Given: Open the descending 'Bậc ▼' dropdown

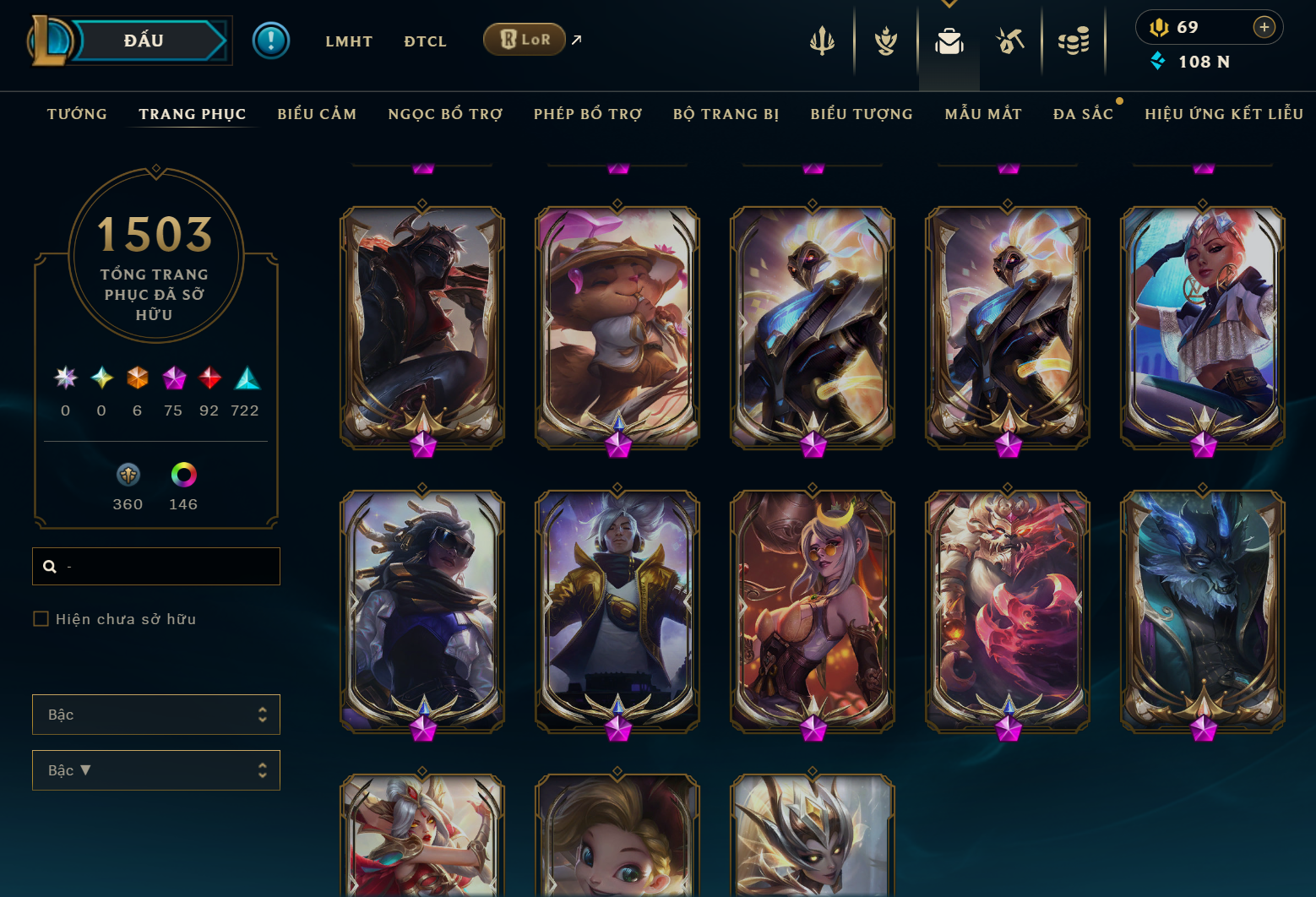Looking at the screenshot, I should 155,769.
